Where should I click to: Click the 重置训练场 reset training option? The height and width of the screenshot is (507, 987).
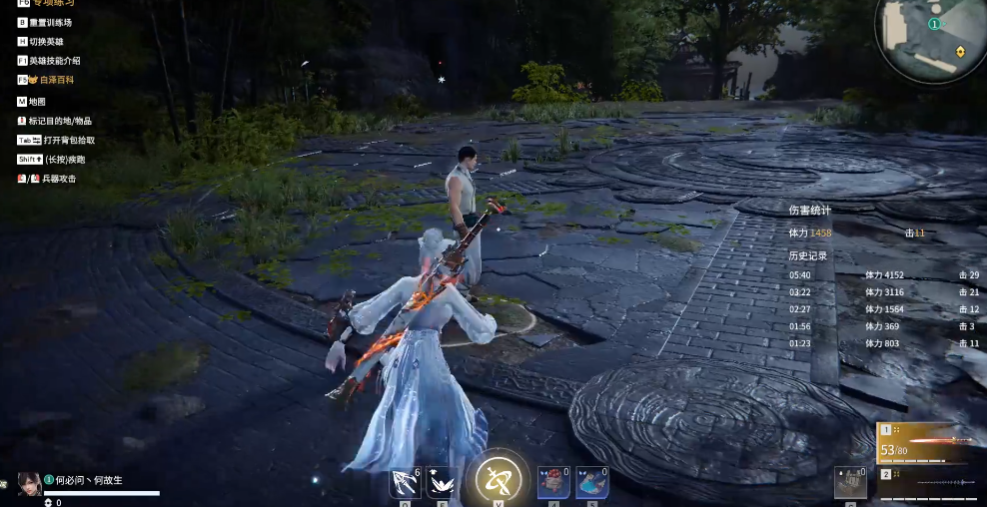50,22
